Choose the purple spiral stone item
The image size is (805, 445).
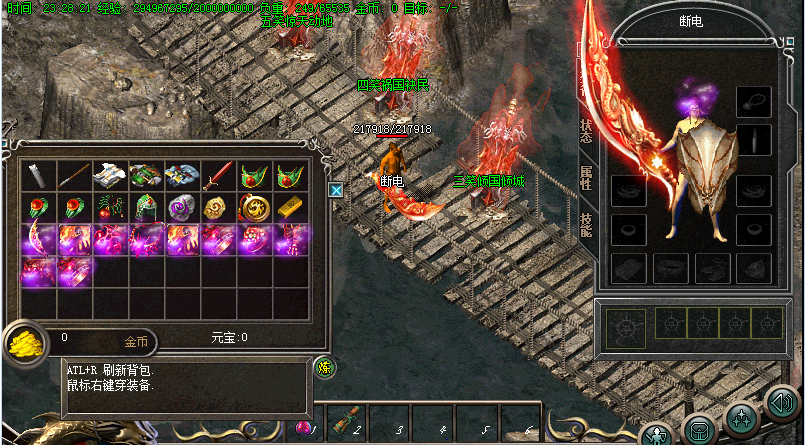coord(182,207)
